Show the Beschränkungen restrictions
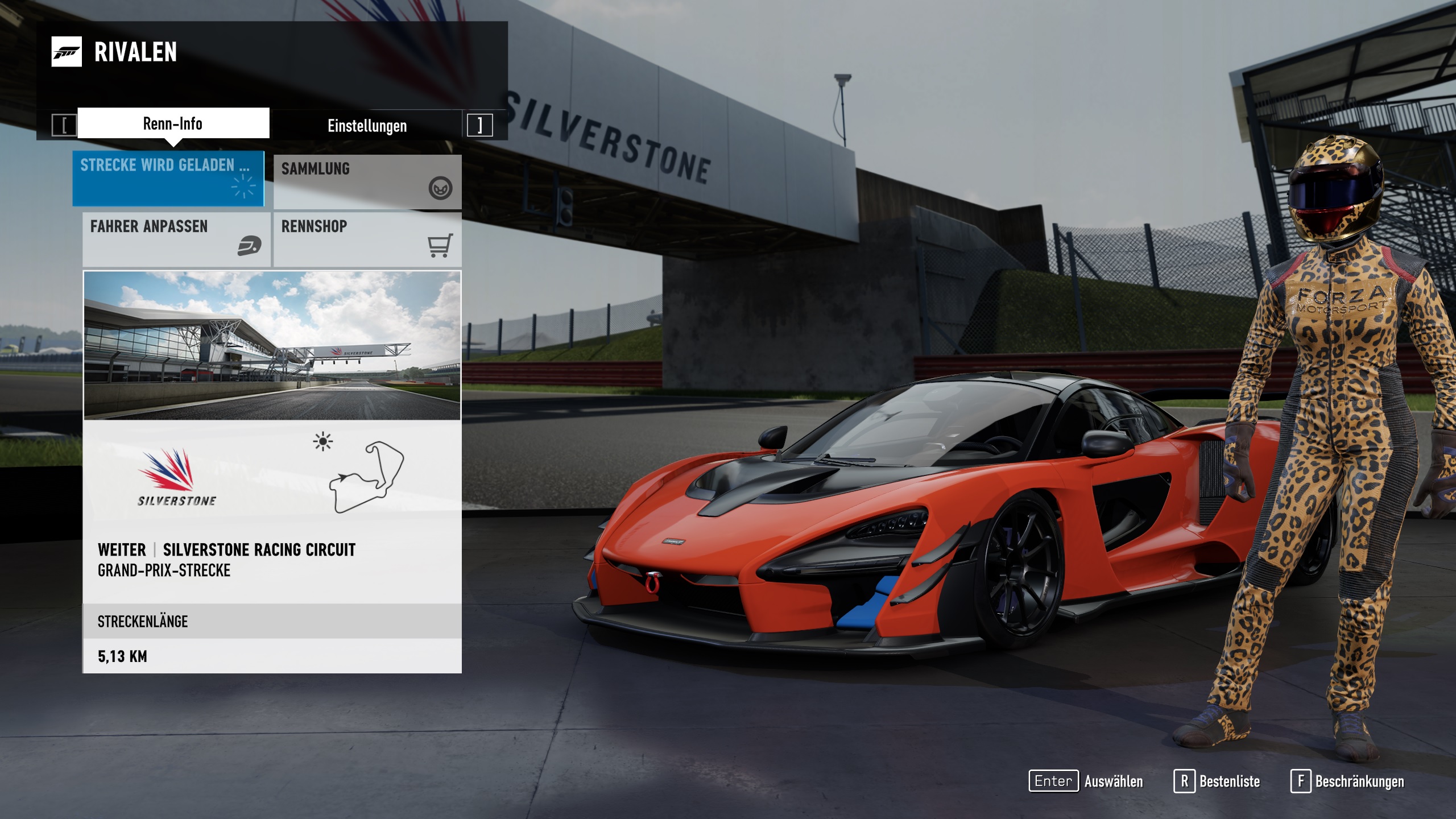1456x819 pixels. coord(1347,781)
